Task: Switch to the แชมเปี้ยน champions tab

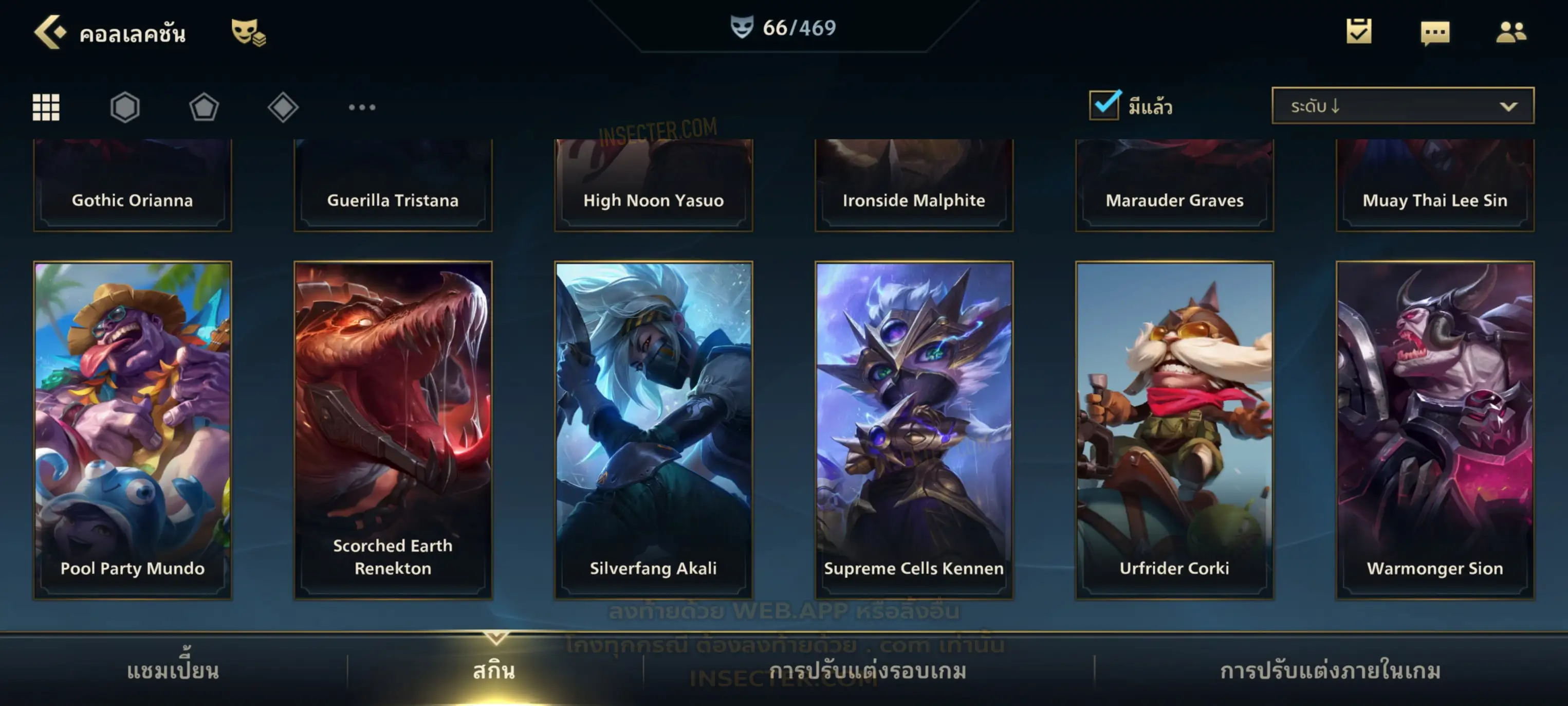Action: click(173, 671)
